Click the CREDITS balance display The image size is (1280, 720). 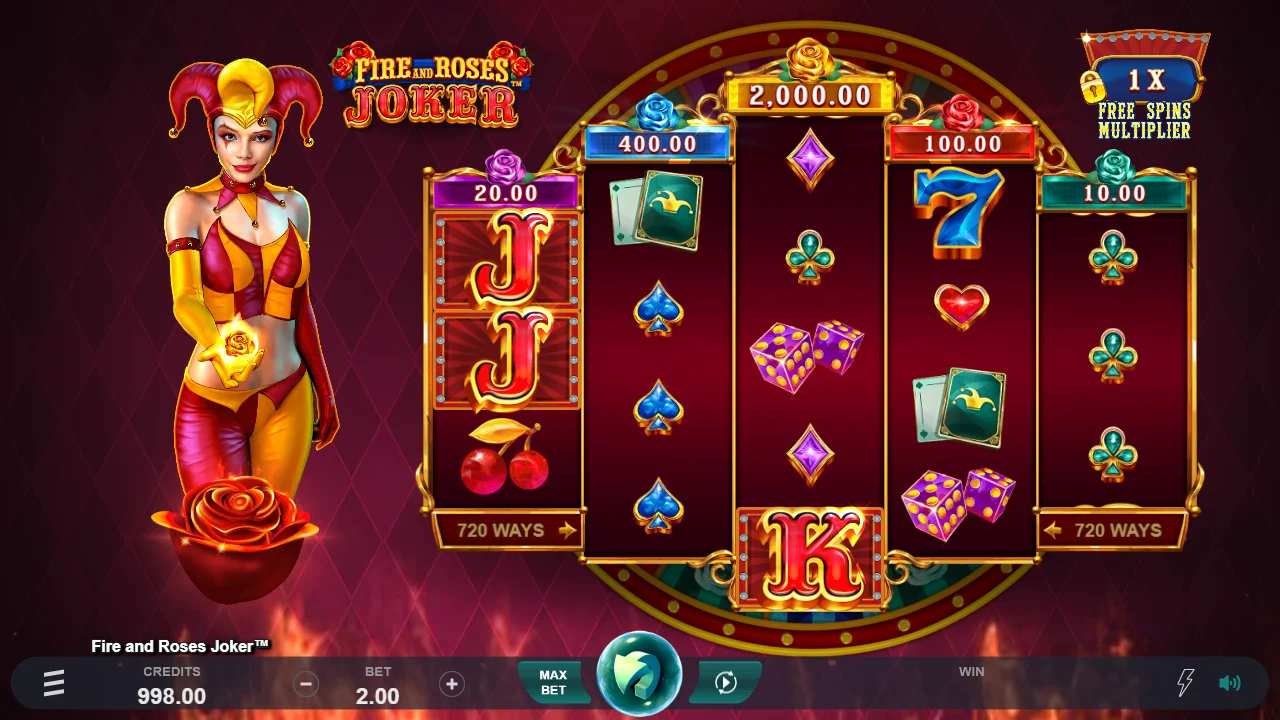[172, 683]
